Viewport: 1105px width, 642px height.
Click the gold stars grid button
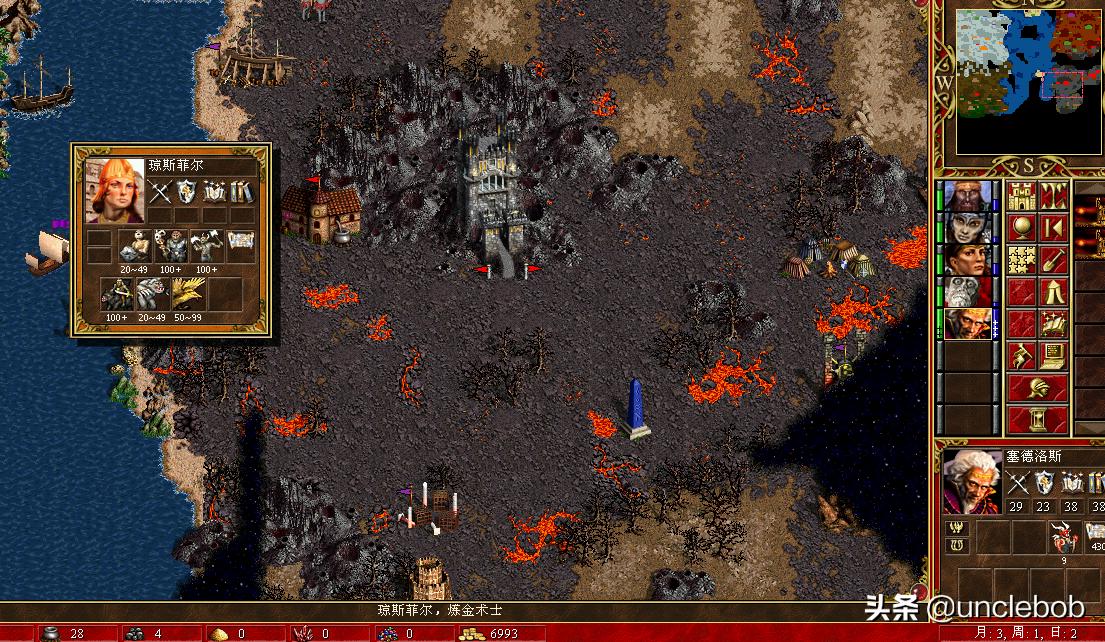pos(1022,259)
